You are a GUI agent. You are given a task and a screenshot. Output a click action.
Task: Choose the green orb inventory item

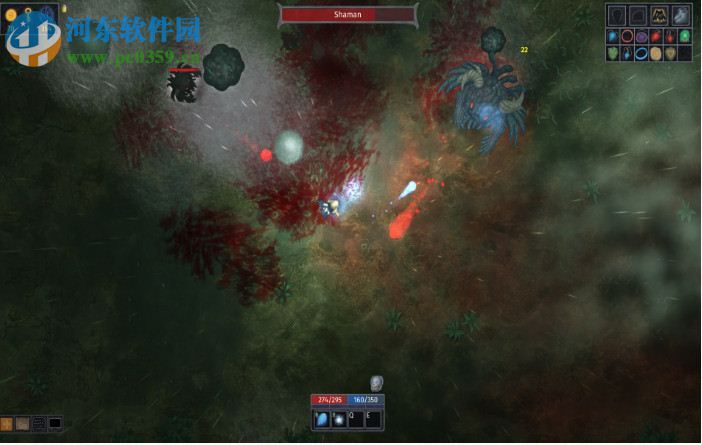(x=685, y=36)
